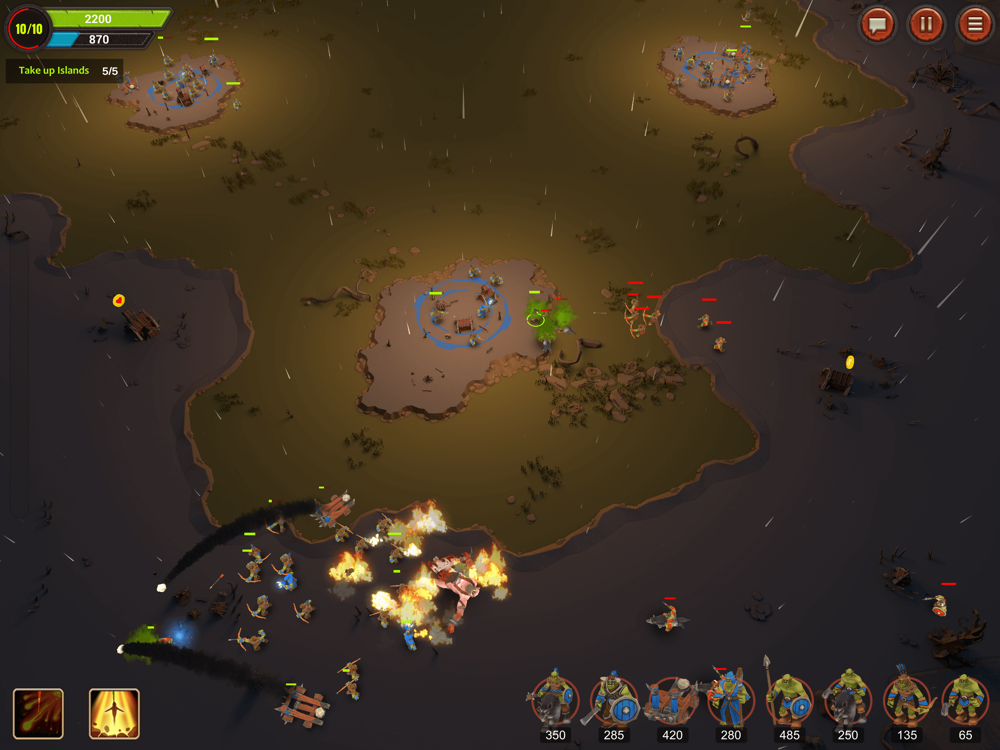Choose the orc swordsman costing 285
Image resolution: width=1000 pixels, height=750 pixels.
[614, 702]
